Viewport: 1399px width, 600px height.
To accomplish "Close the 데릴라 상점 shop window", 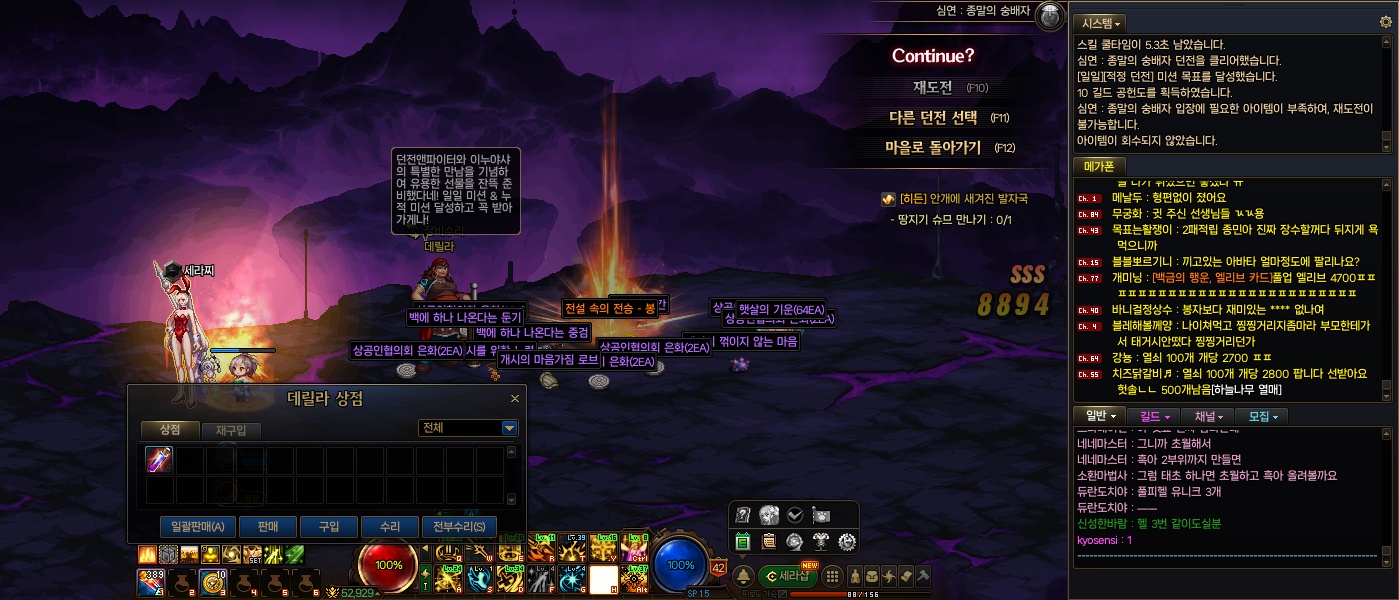I will (x=515, y=398).
